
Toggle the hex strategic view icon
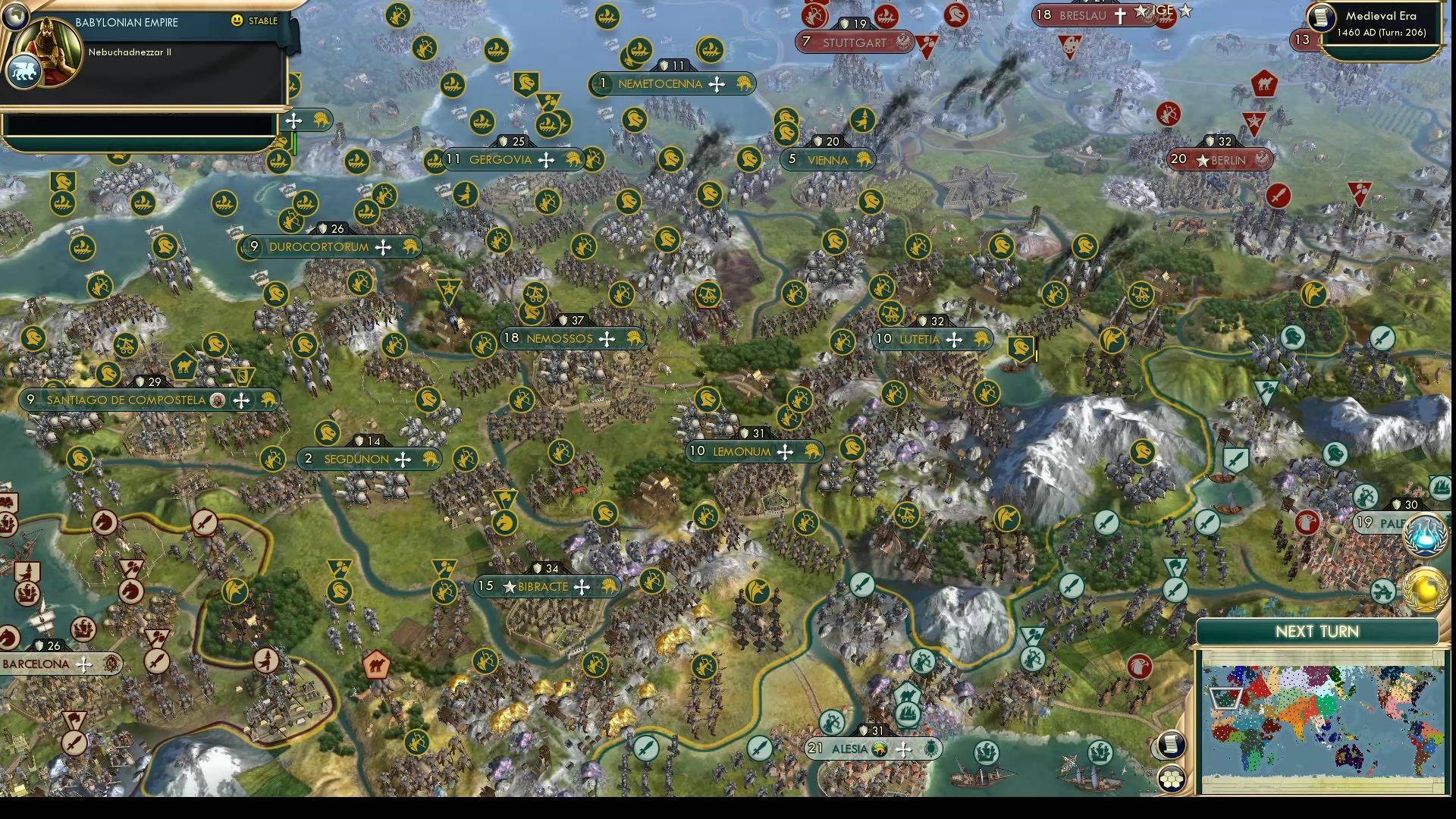tap(1172, 777)
